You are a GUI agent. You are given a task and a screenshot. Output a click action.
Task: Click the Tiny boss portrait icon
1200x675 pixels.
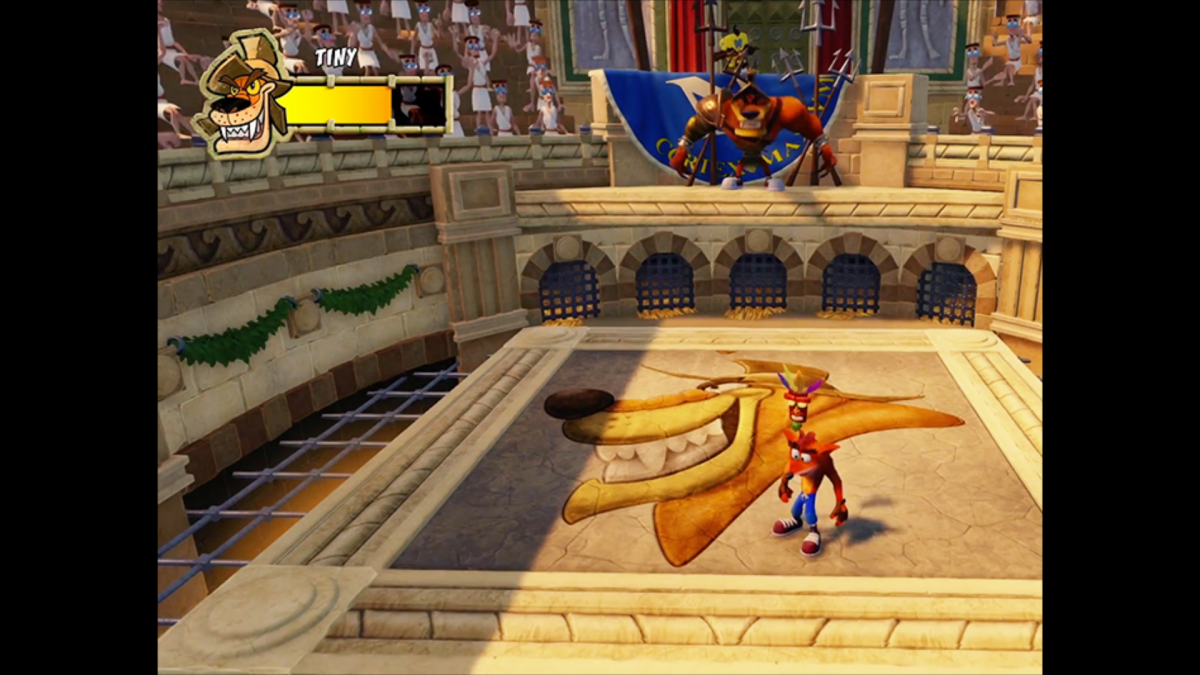(x=240, y=94)
